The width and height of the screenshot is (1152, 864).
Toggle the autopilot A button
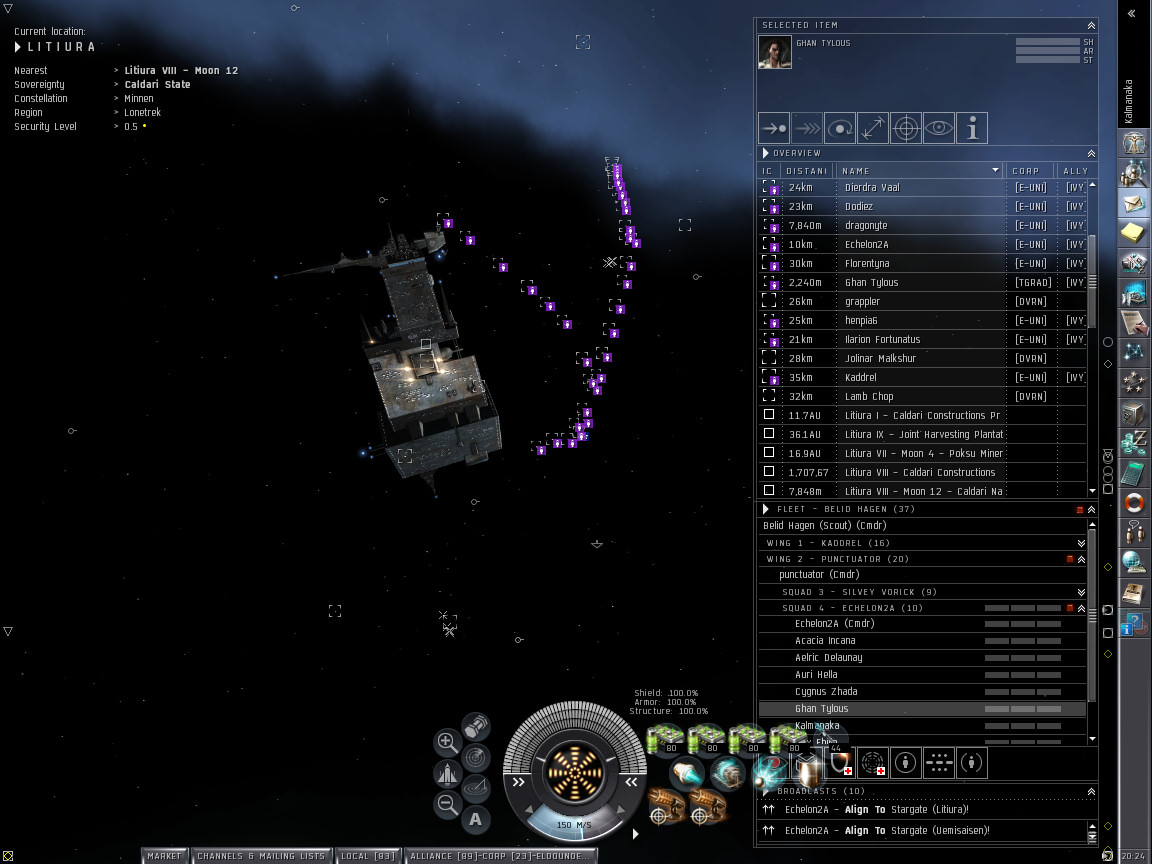point(475,820)
